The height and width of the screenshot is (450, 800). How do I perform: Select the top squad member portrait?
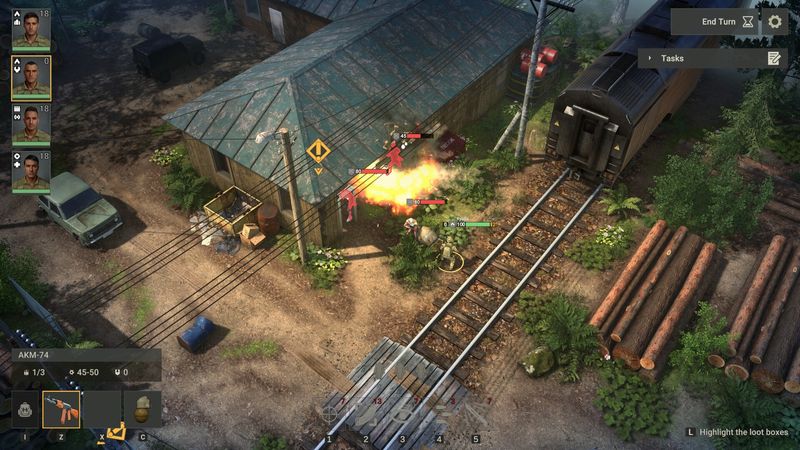coord(31,29)
